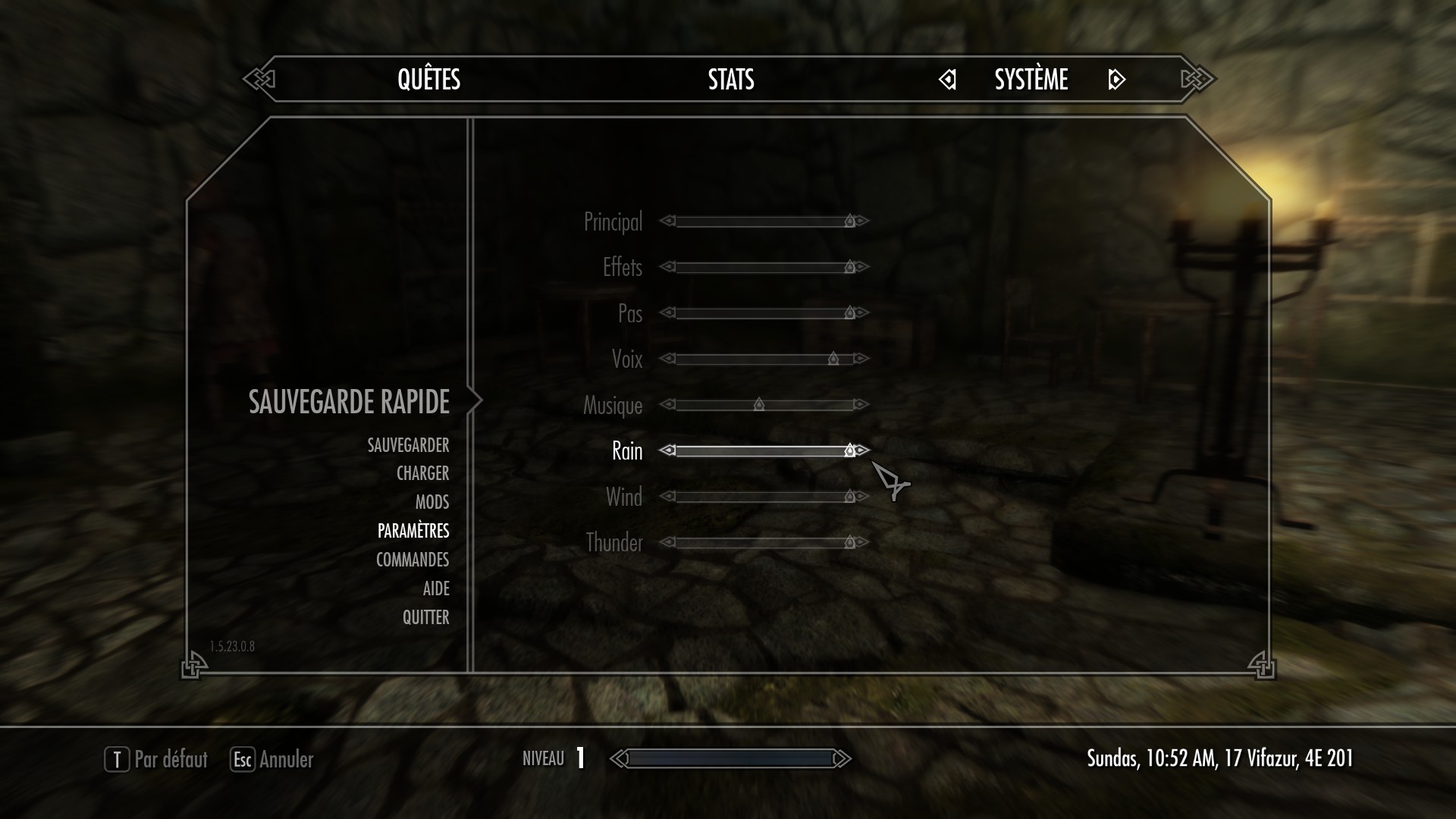The image size is (1456, 819).
Task: Open the Charger menu entry
Action: tap(422, 473)
